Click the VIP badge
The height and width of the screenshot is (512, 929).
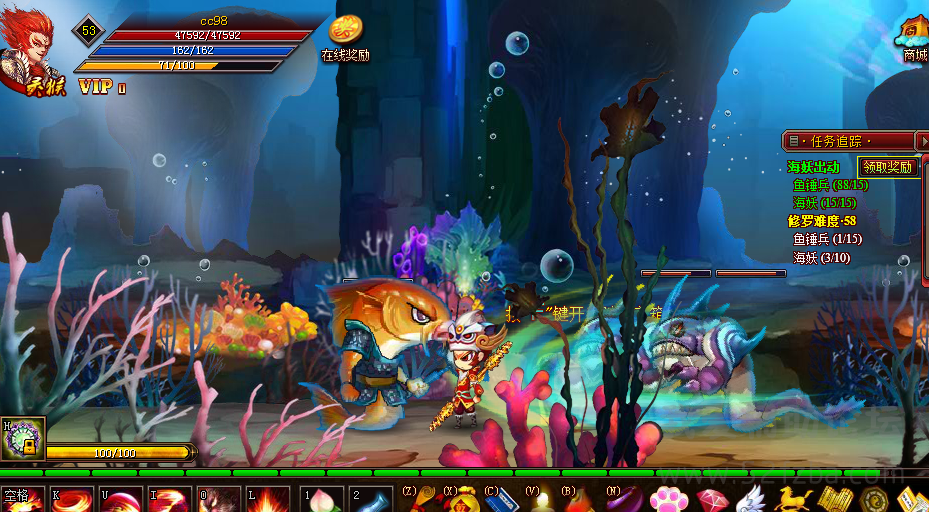click(99, 87)
